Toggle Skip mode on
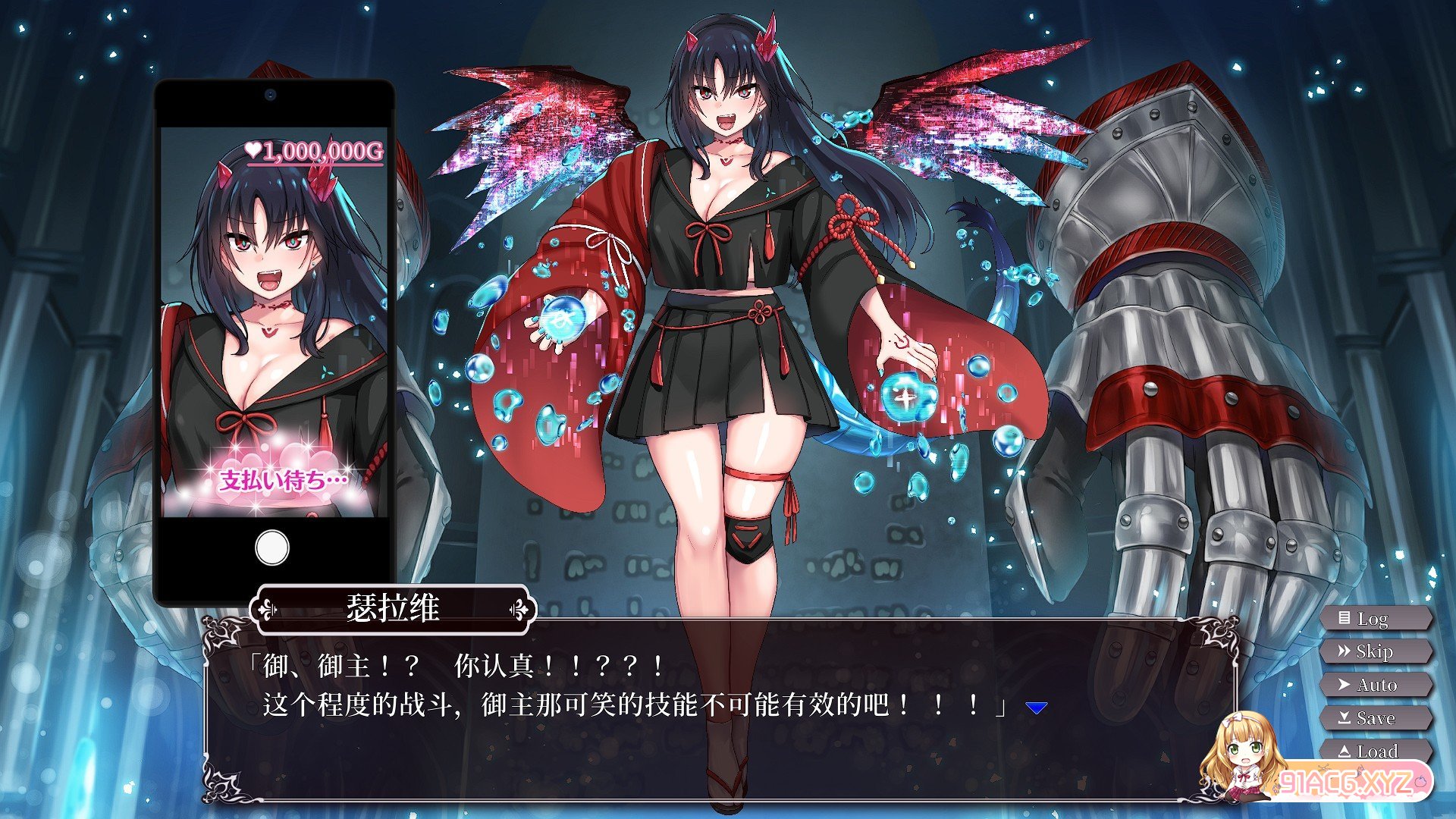This screenshot has height=819, width=1456. [x=1380, y=651]
